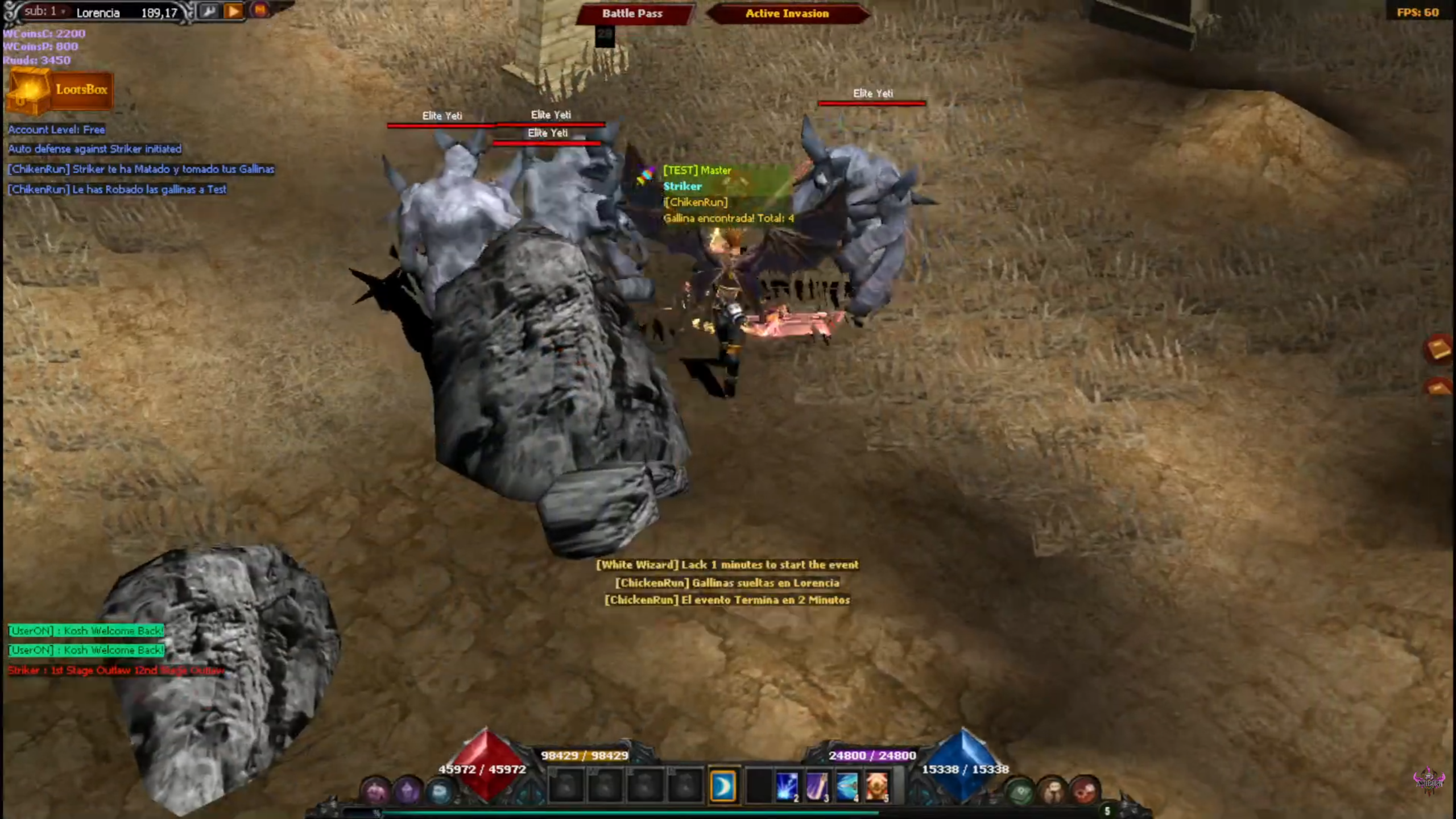
Task: Click the green round menu button
Action: point(1020,791)
